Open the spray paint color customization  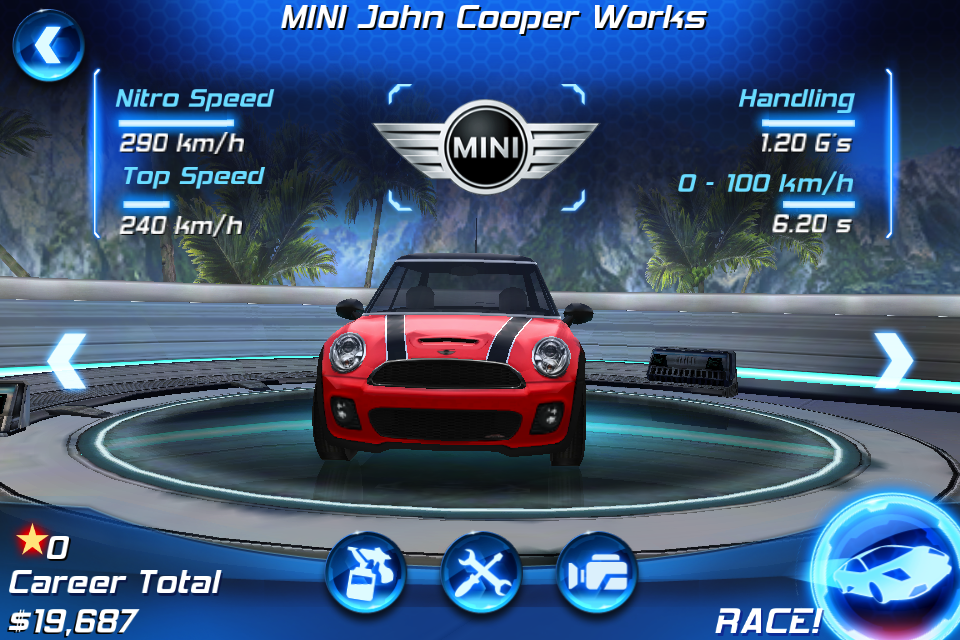coord(365,573)
